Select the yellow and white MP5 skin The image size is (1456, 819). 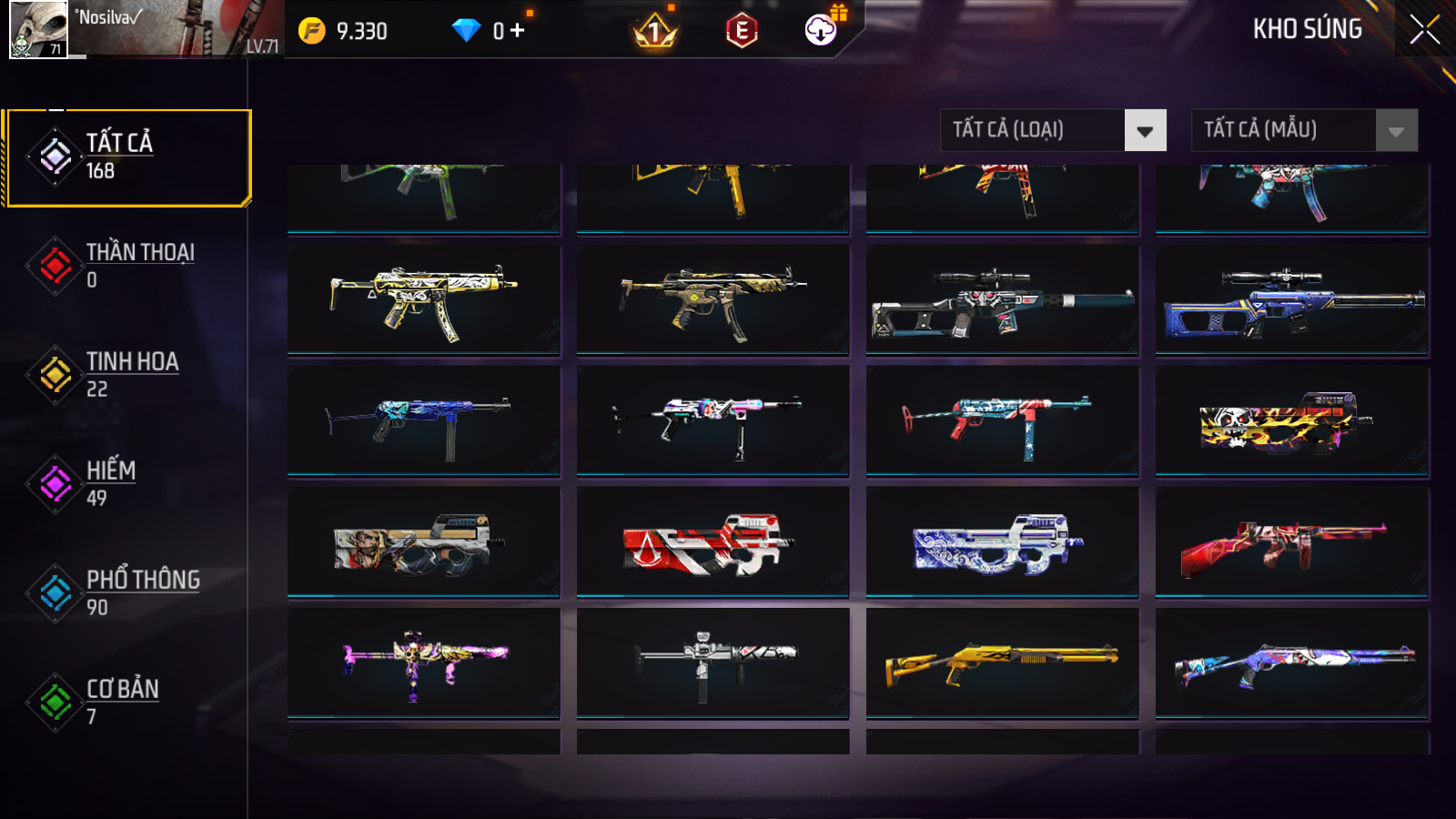[x=423, y=300]
